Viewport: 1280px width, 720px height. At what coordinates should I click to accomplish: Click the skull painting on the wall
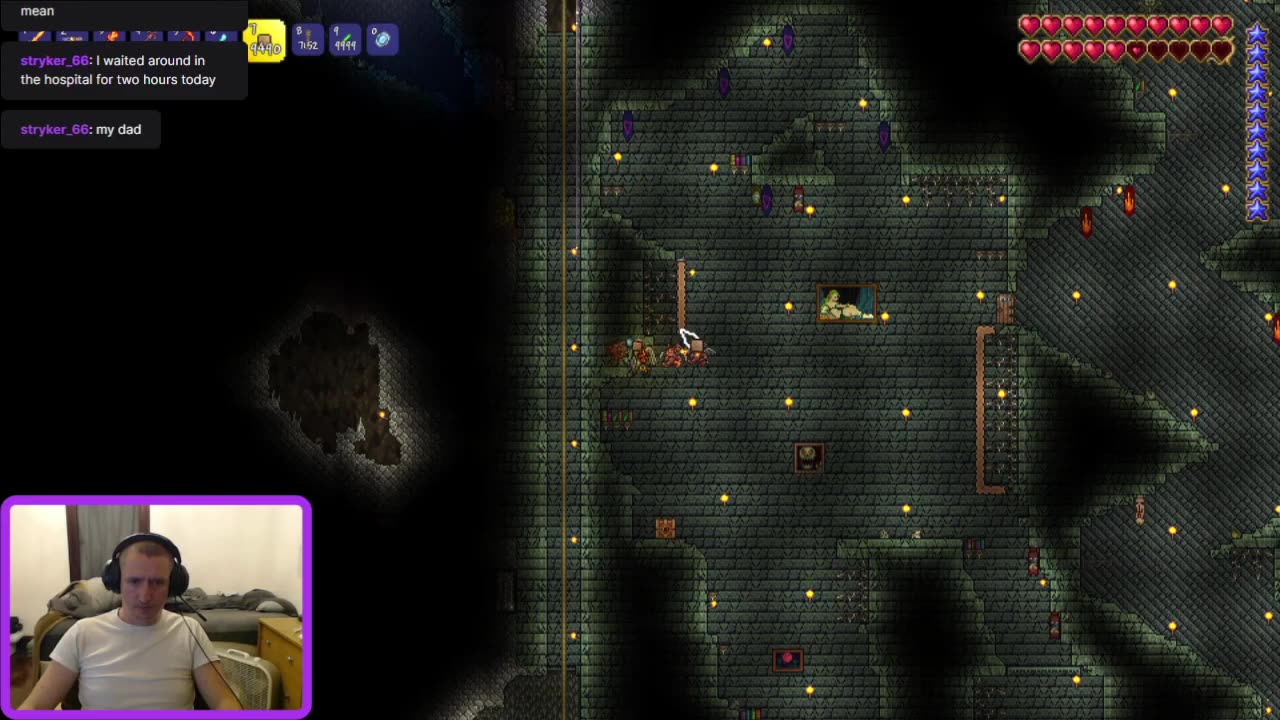(808, 456)
